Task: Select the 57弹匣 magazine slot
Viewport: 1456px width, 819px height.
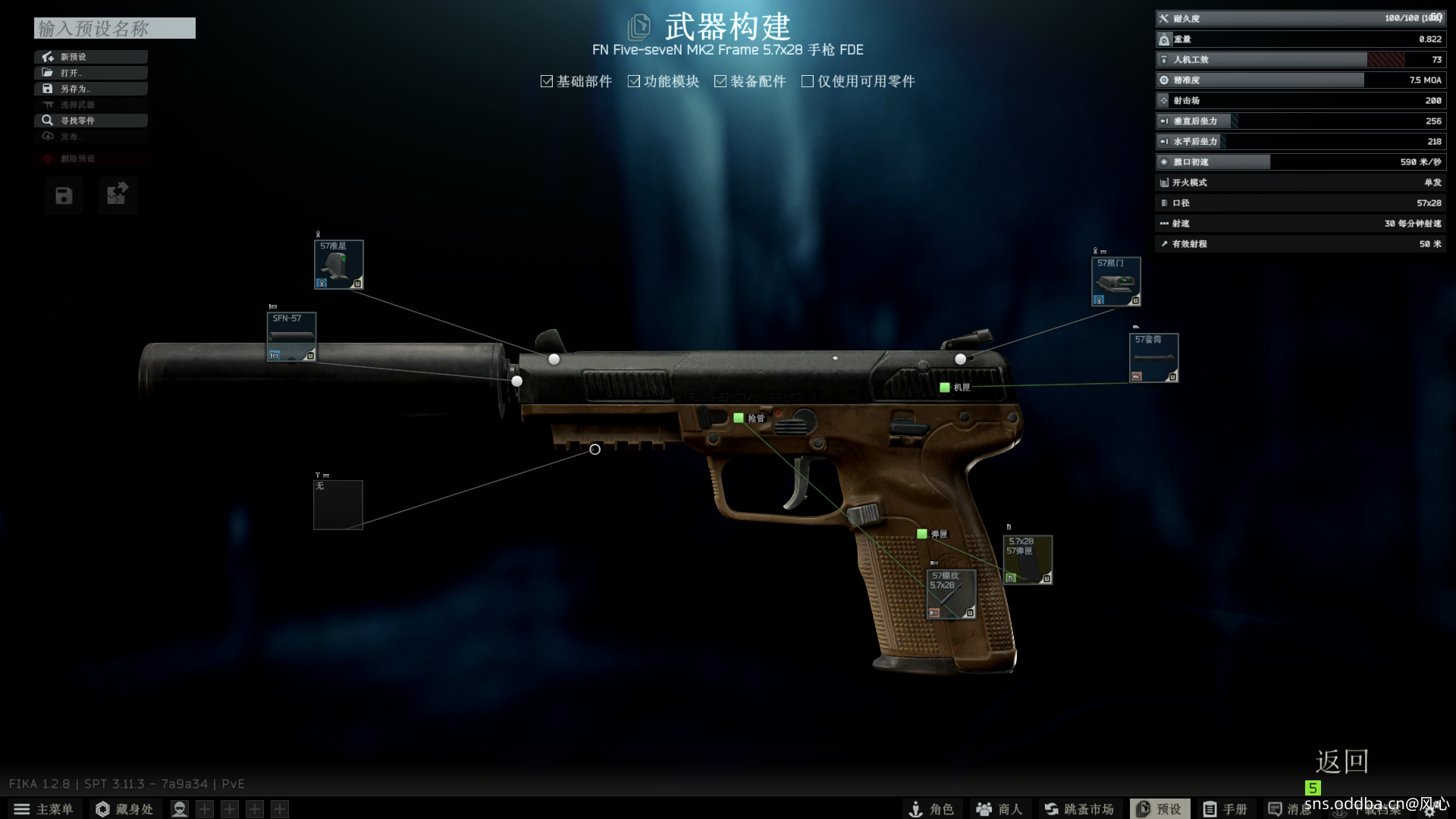Action: point(1028,560)
